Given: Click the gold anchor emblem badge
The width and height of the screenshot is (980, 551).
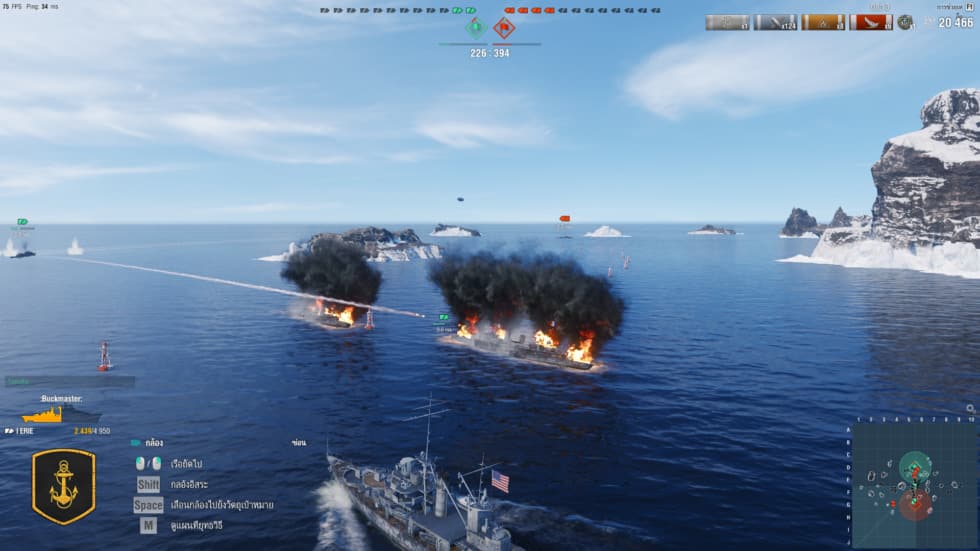Looking at the screenshot, I should click(64, 486).
